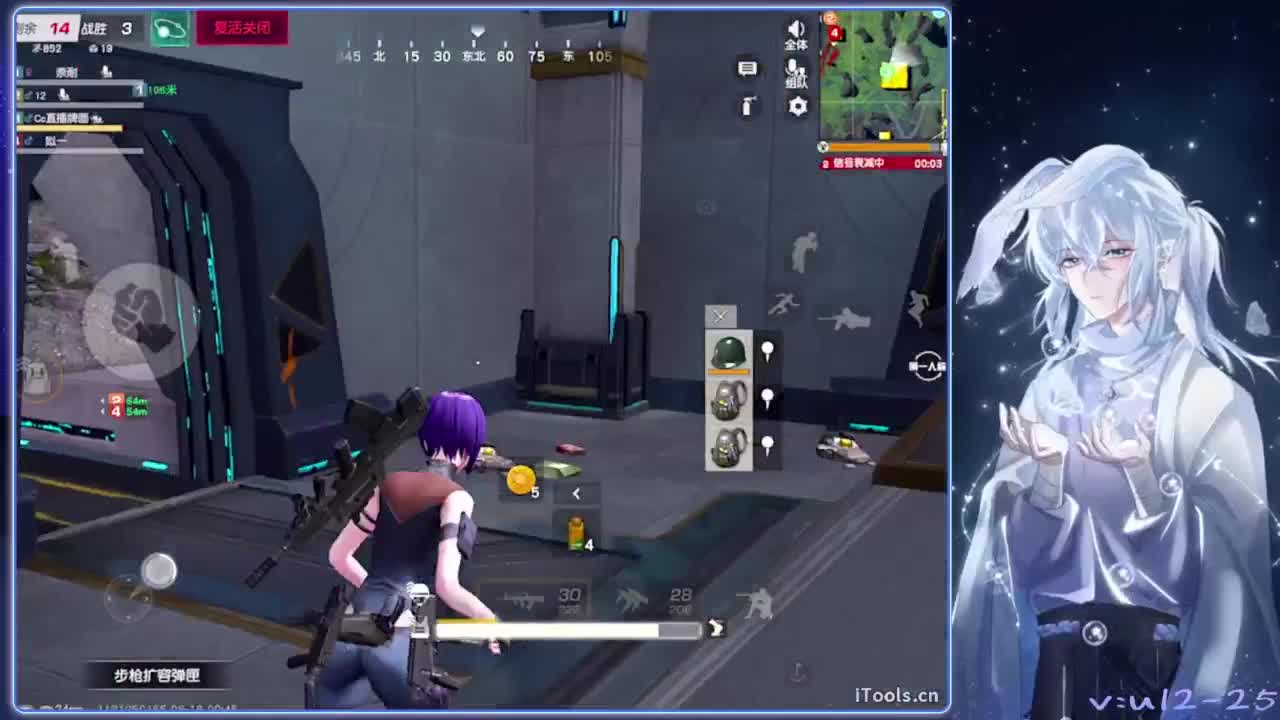Toggle the 全体 all-channel voice speaker

[796, 30]
